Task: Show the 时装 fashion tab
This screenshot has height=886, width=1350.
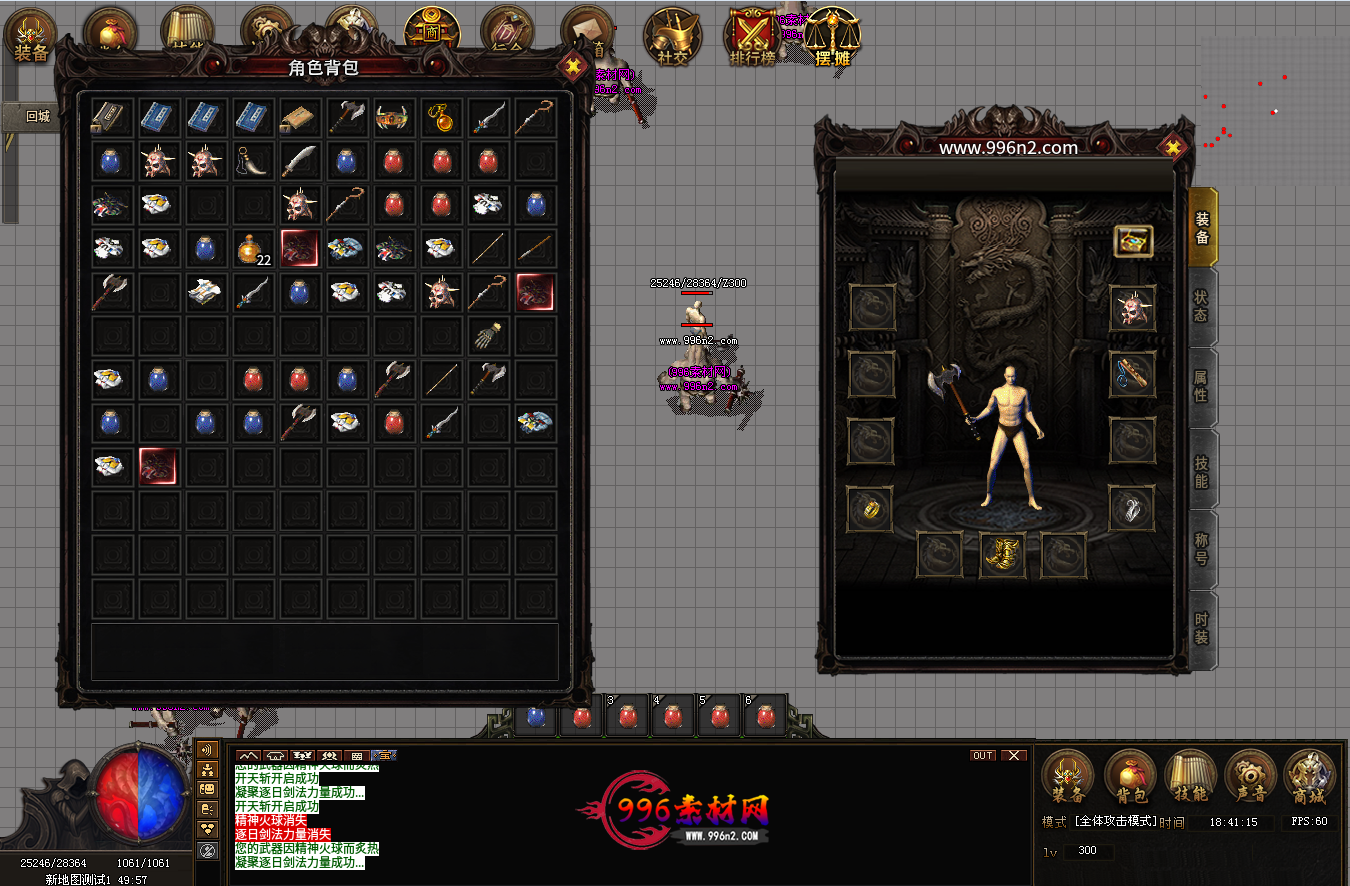Action: pyautogui.click(x=1201, y=629)
